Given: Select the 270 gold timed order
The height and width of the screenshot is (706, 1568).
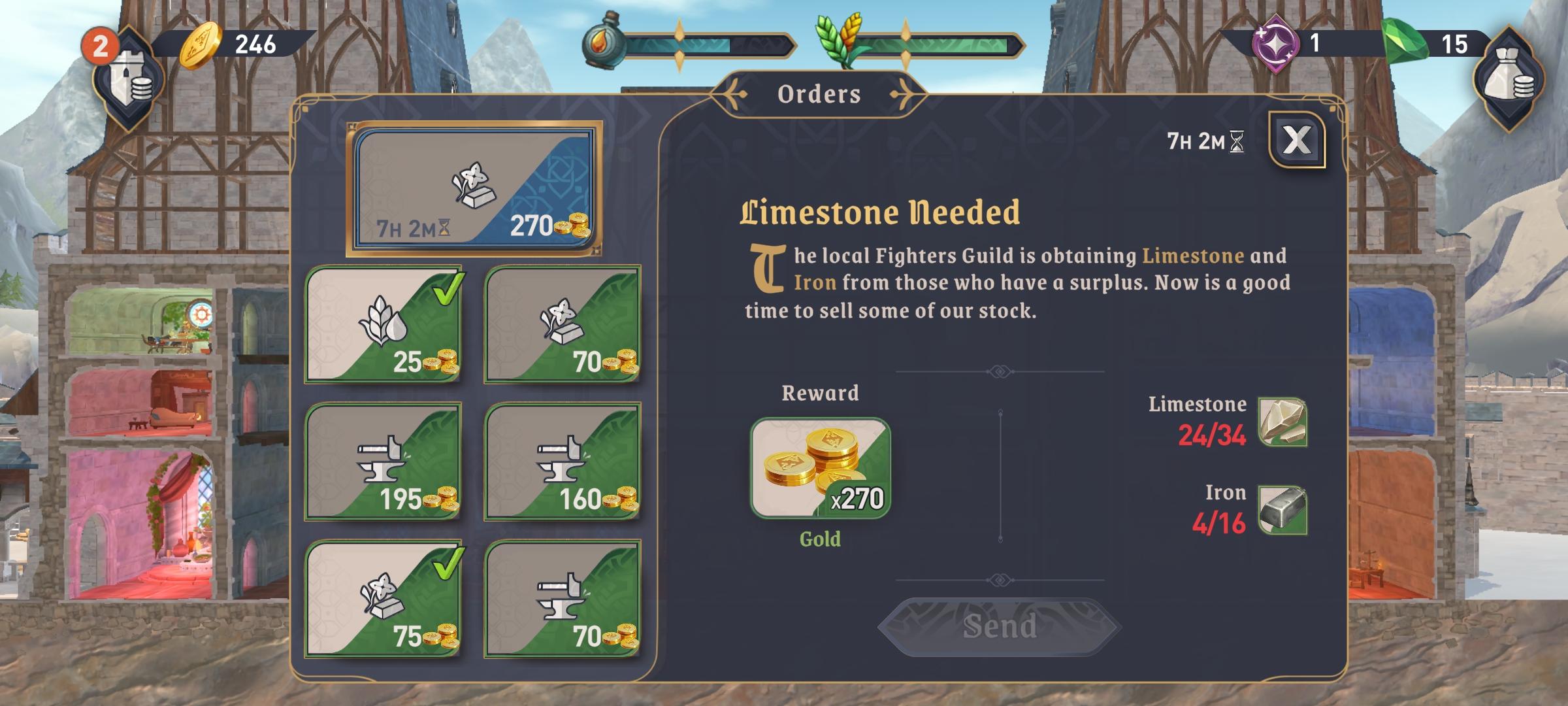Looking at the screenshot, I should coord(474,188).
